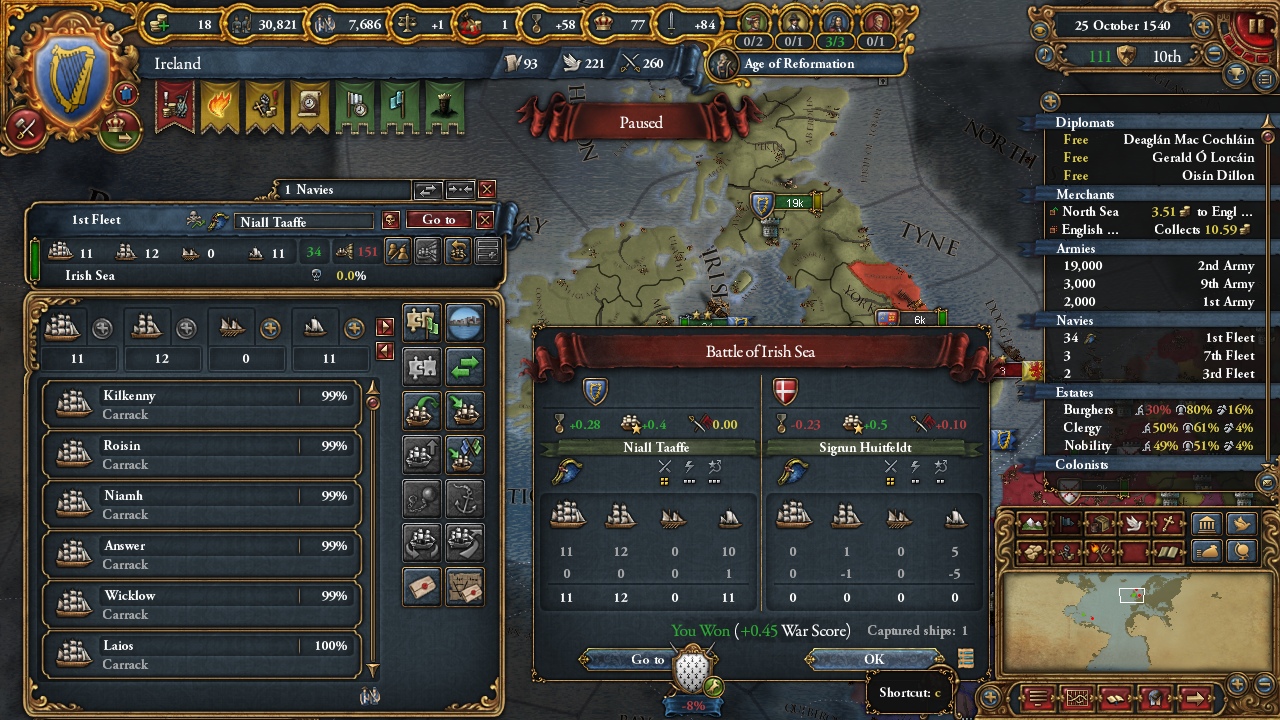Click Go to in the battle dialog

647,659
